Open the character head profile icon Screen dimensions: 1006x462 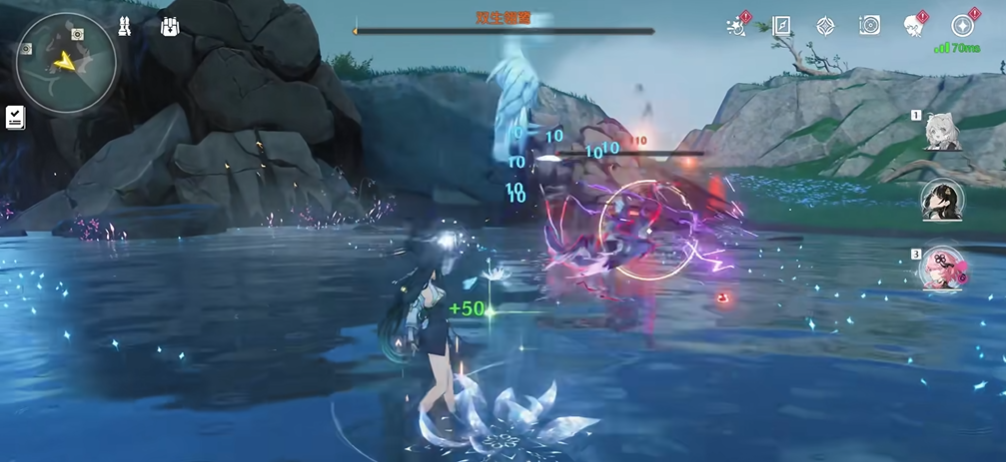click(x=913, y=26)
